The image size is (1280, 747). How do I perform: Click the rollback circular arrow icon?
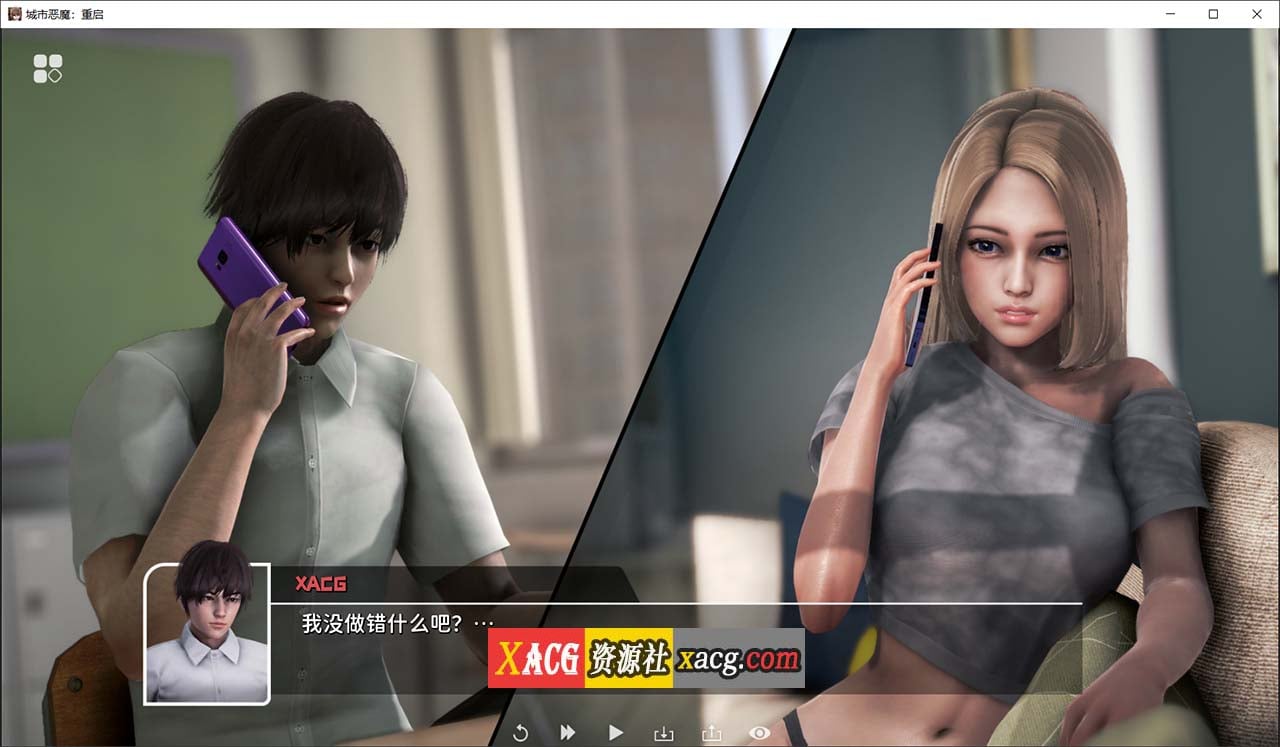[x=520, y=732]
